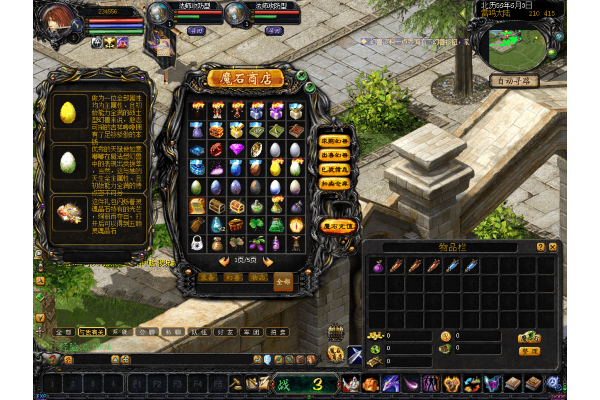Select the purple pouch in inventory
The height and width of the screenshot is (400, 600).
pos(379,266)
